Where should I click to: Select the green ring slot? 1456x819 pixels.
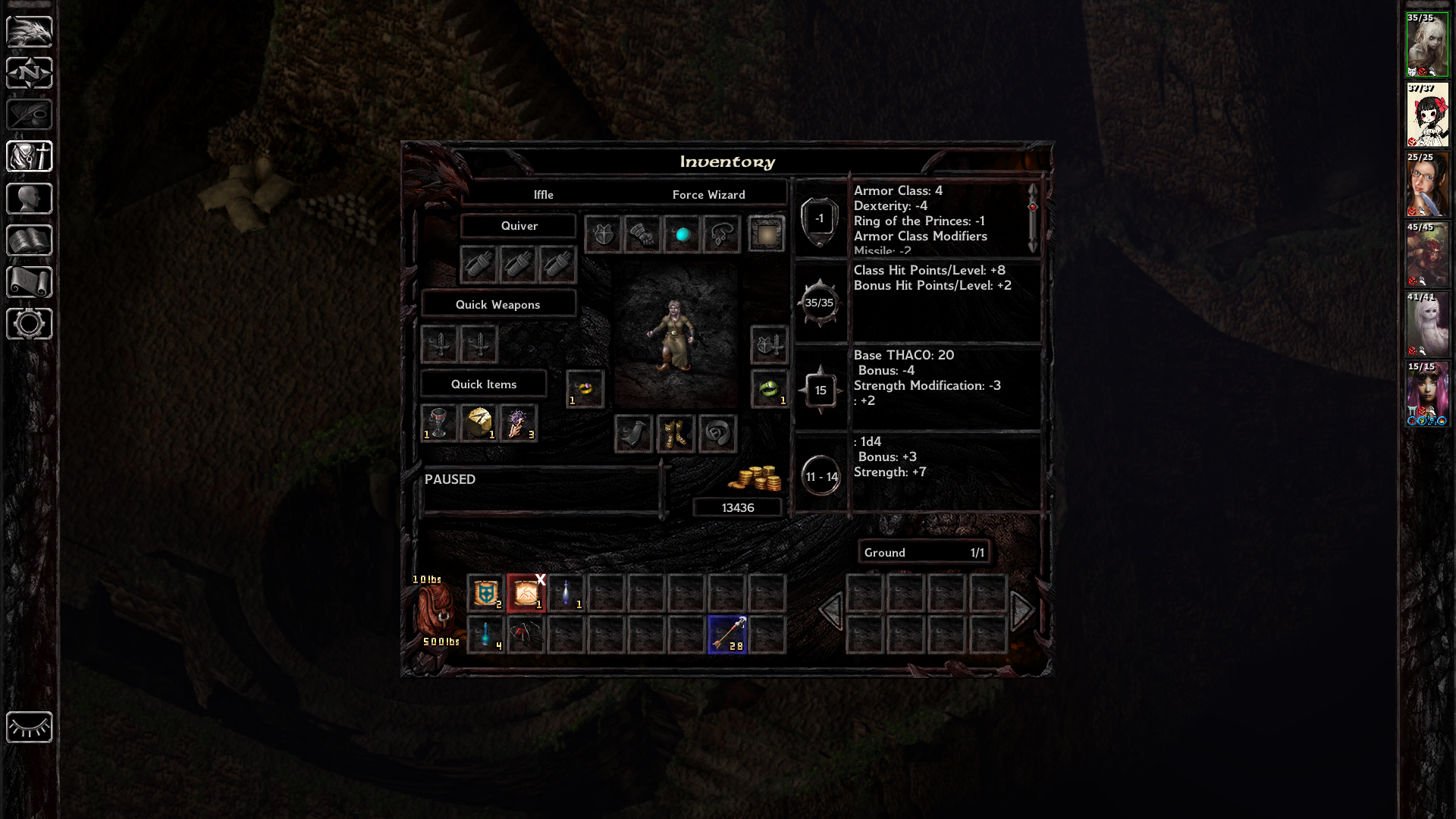tap(769, 389)
